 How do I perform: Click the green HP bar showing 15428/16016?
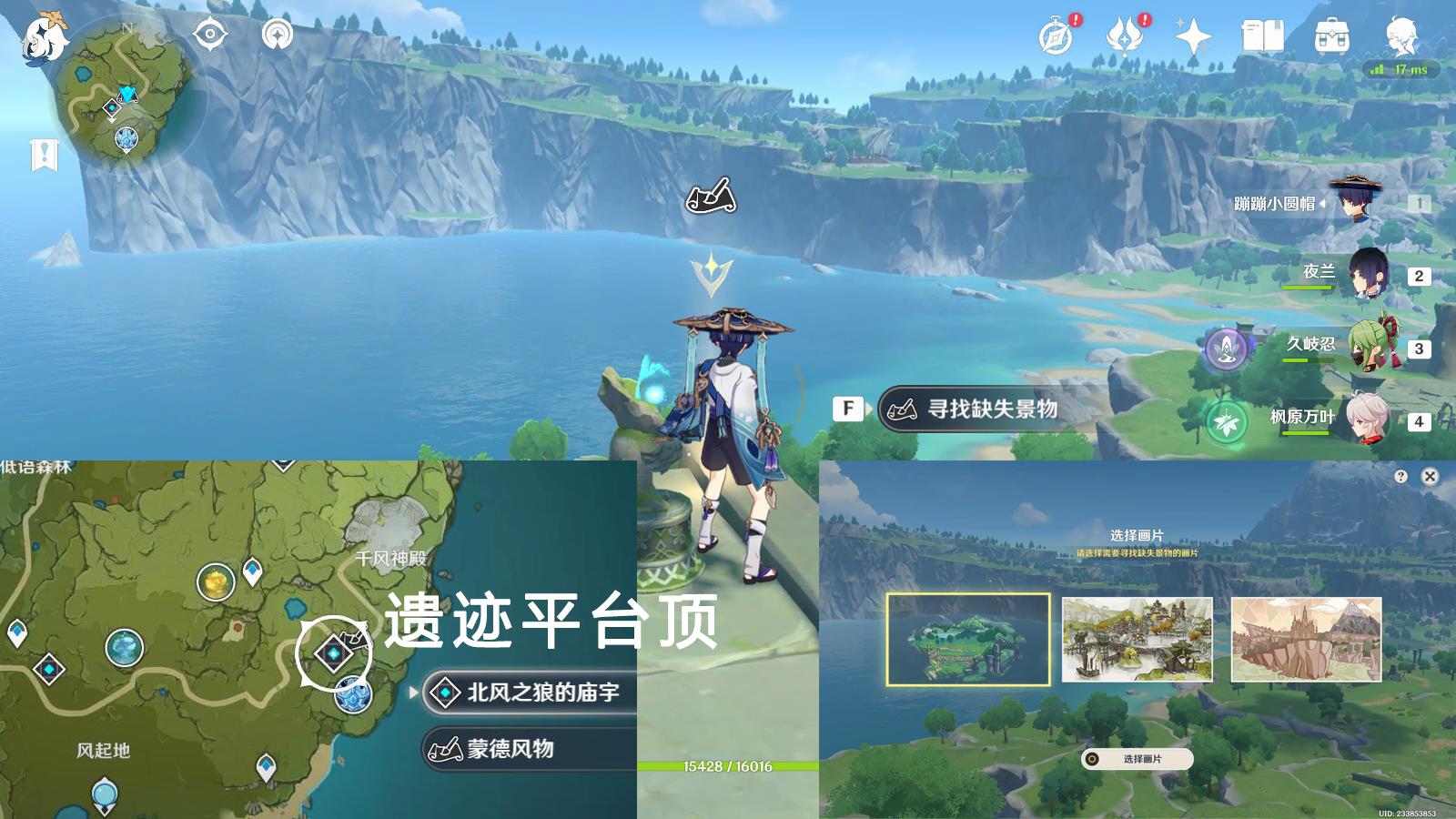(728, 767)
